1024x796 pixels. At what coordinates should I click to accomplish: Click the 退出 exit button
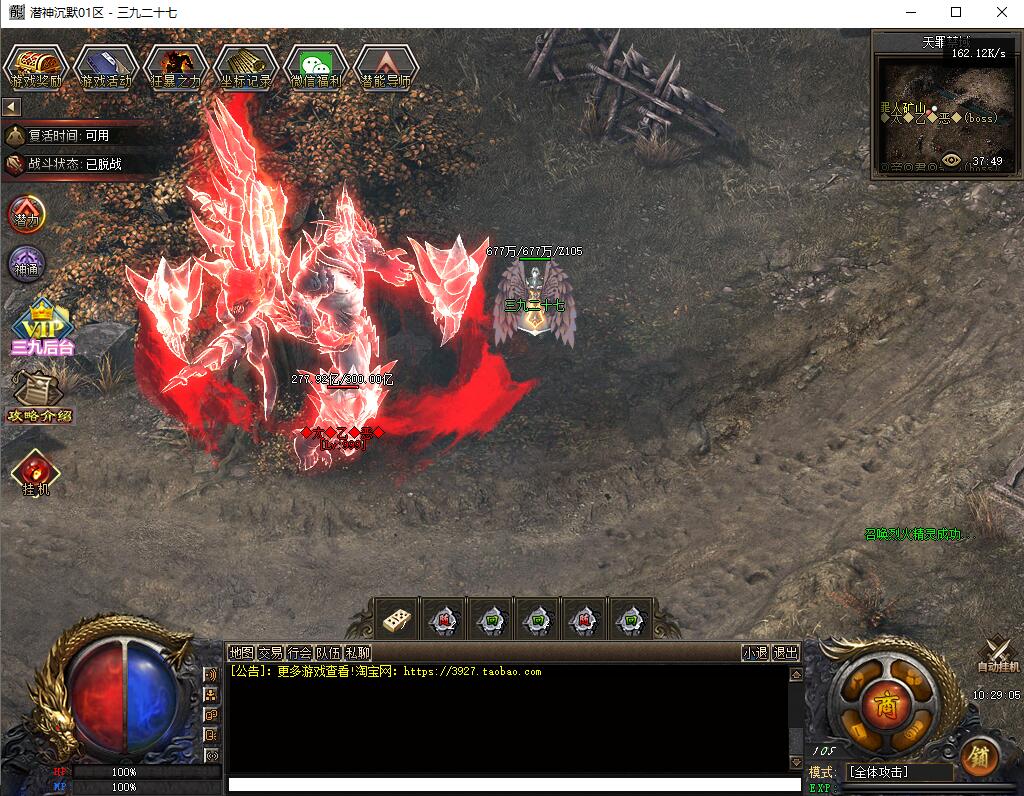(786, 653)
